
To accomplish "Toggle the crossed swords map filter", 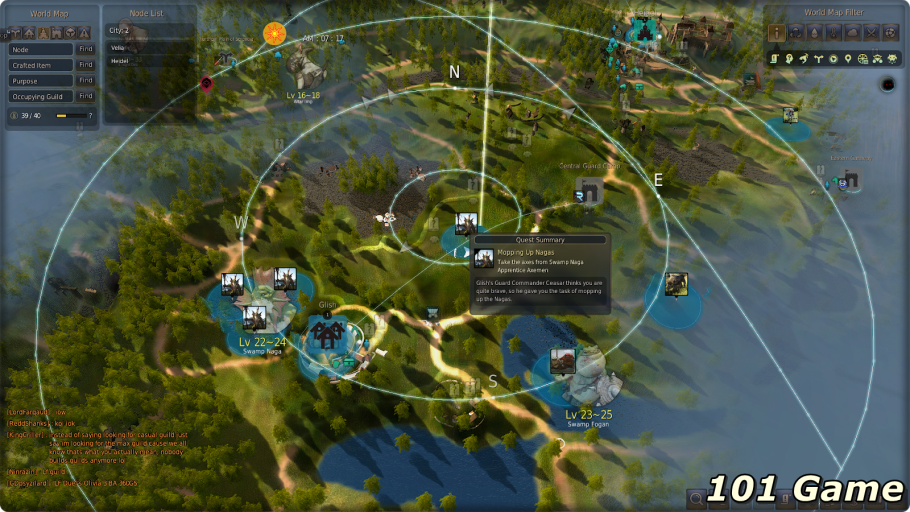I will click(871, 33).
